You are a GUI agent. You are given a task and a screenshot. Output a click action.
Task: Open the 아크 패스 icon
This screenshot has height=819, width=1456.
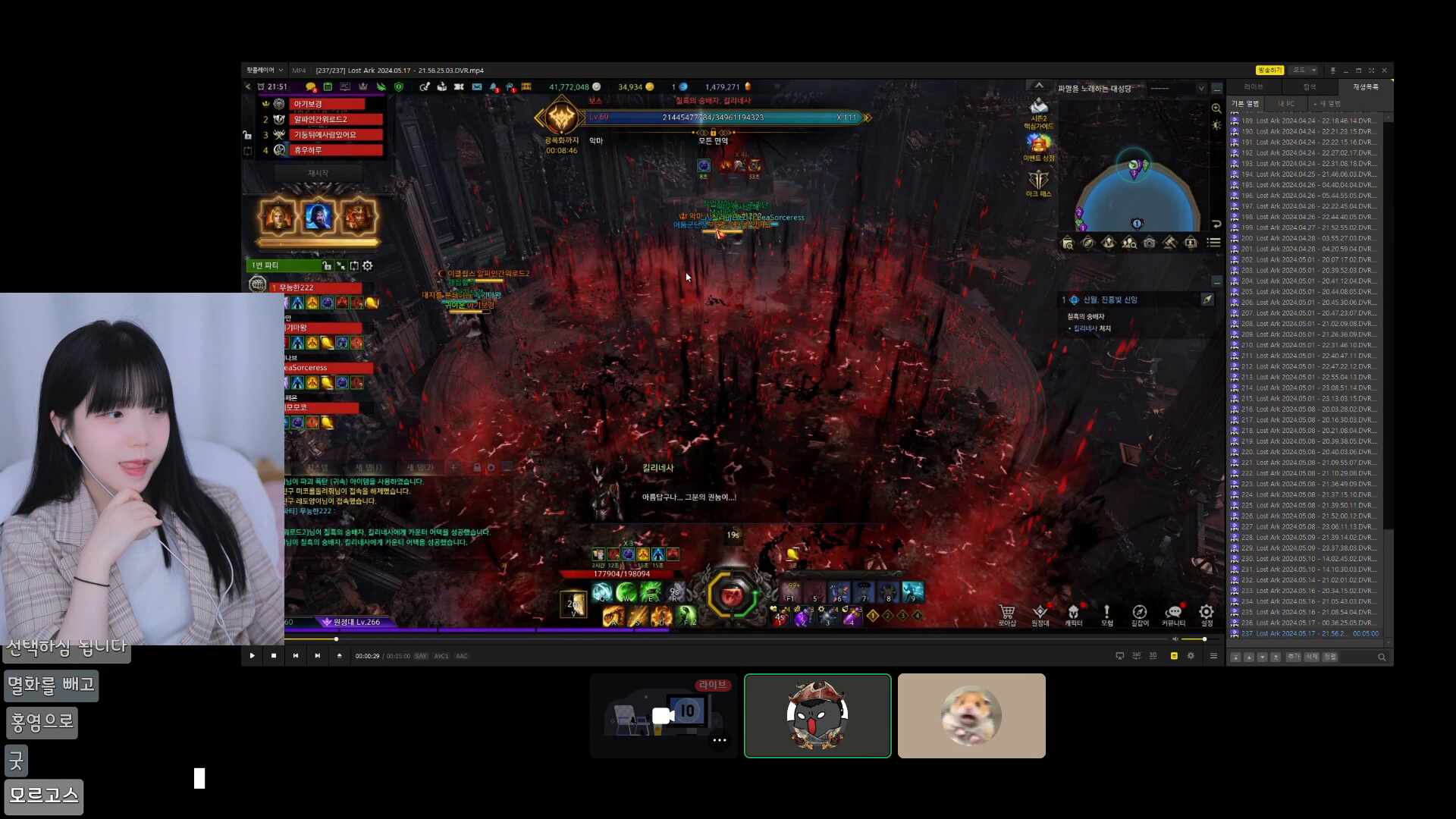tap(1038, 180)
